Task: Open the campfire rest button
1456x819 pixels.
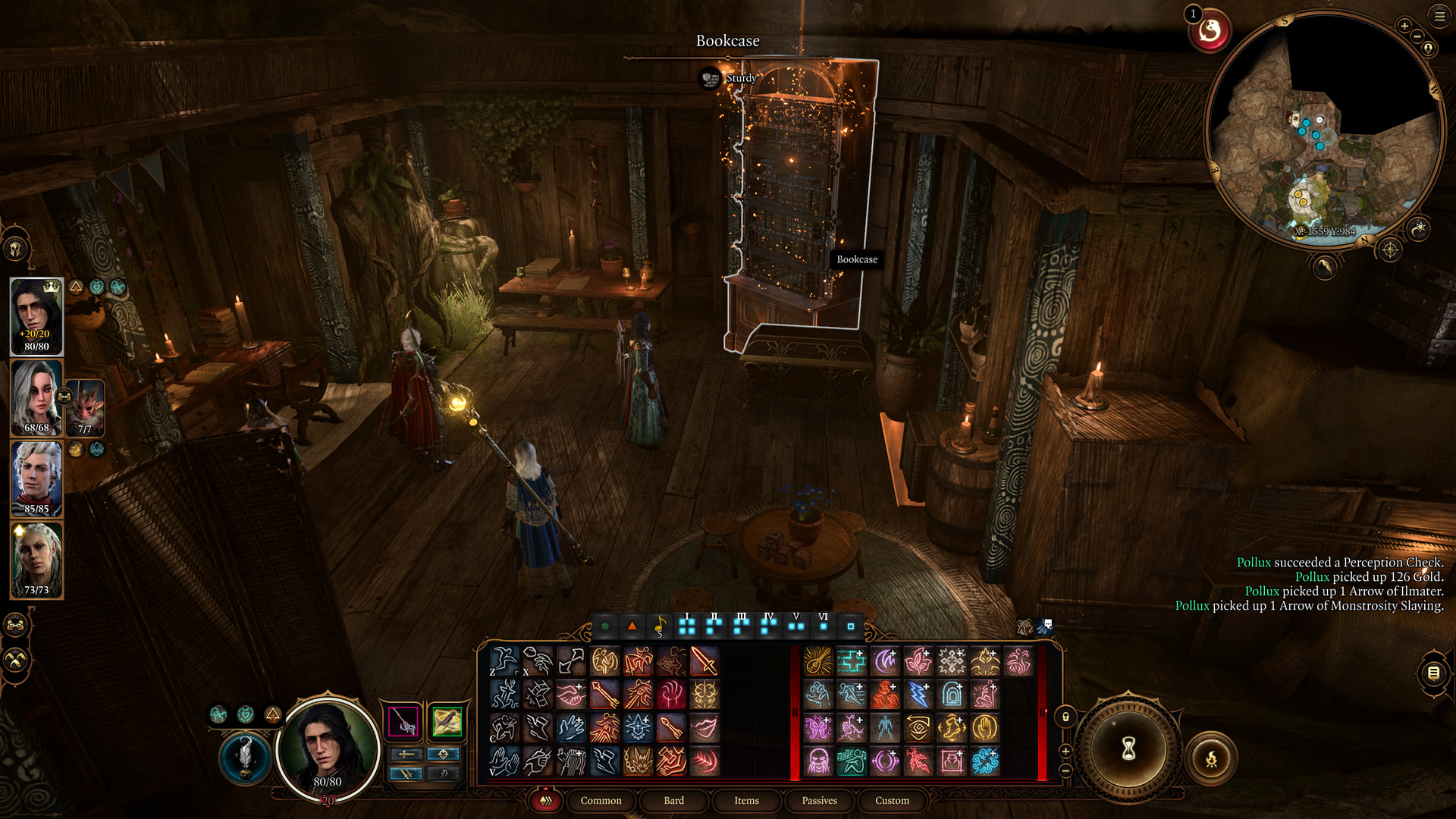Action: point(1211,758)
